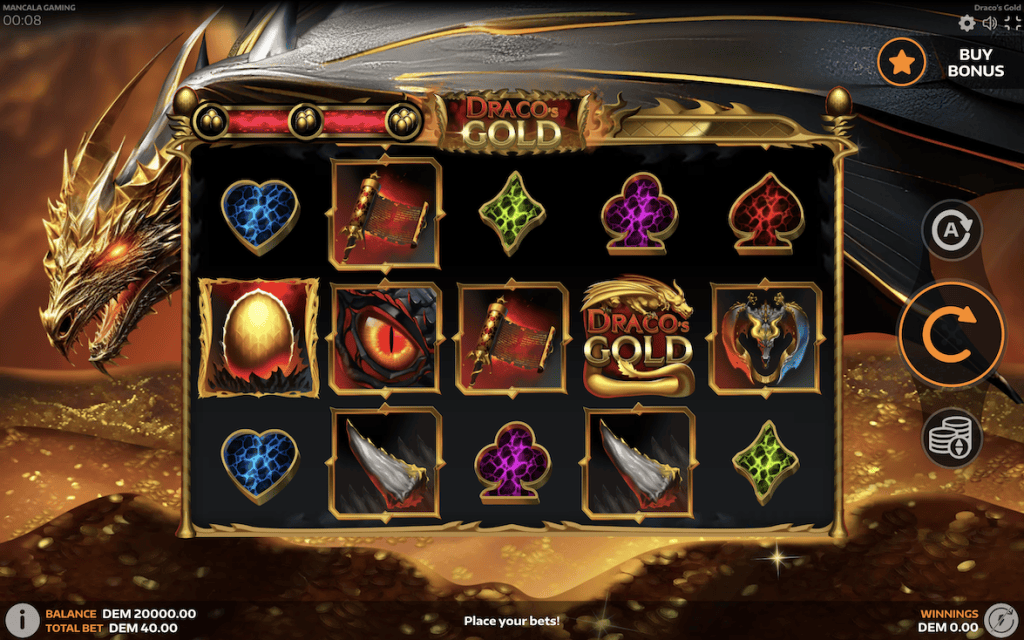Open the game info button

coord(21,619)
